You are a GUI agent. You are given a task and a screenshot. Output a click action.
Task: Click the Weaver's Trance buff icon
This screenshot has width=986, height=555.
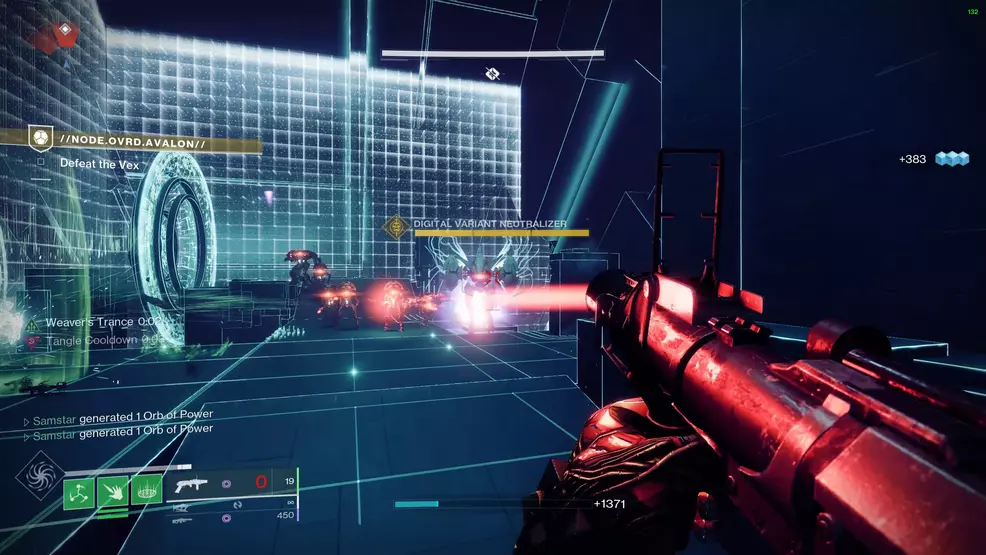(34, 323)
